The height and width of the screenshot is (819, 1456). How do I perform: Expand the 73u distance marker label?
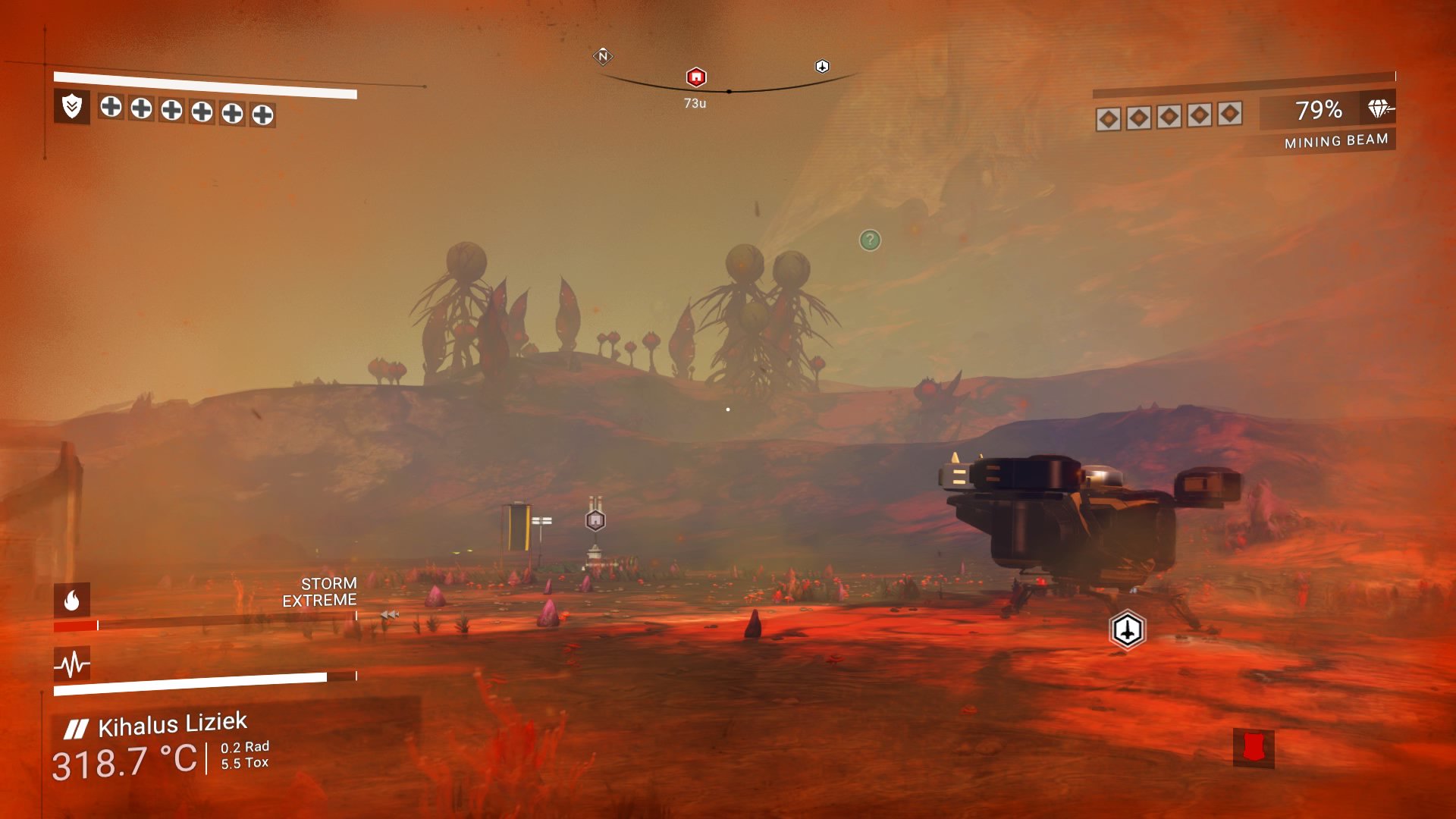click(695, 101)
